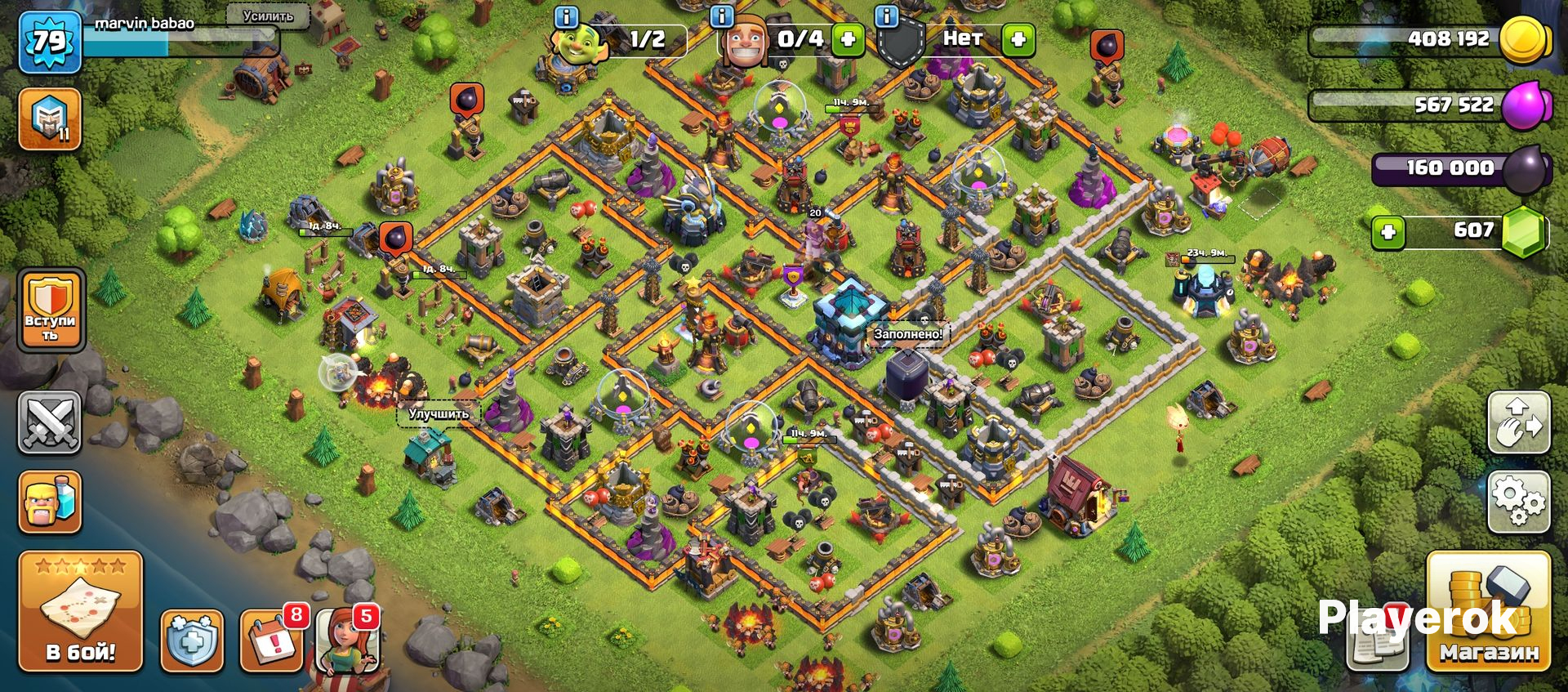
Task: Join a clan via the Вступить button
Action: (x=51, y=310)
